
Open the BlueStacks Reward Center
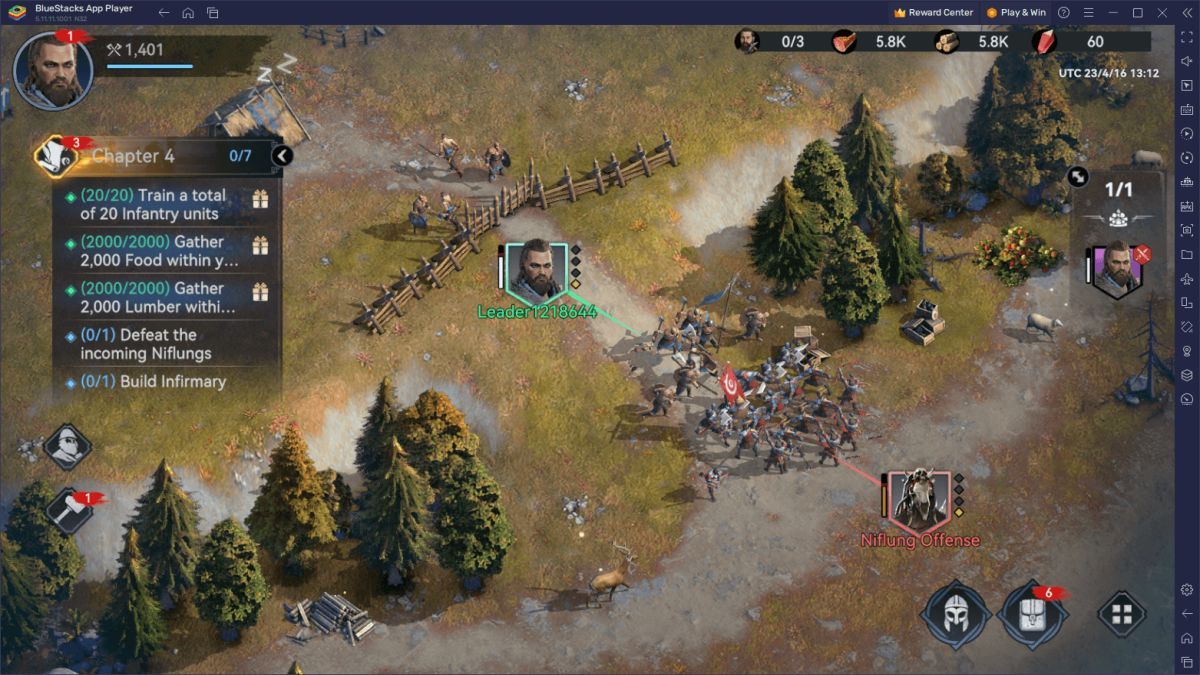(x=934, y=13)
